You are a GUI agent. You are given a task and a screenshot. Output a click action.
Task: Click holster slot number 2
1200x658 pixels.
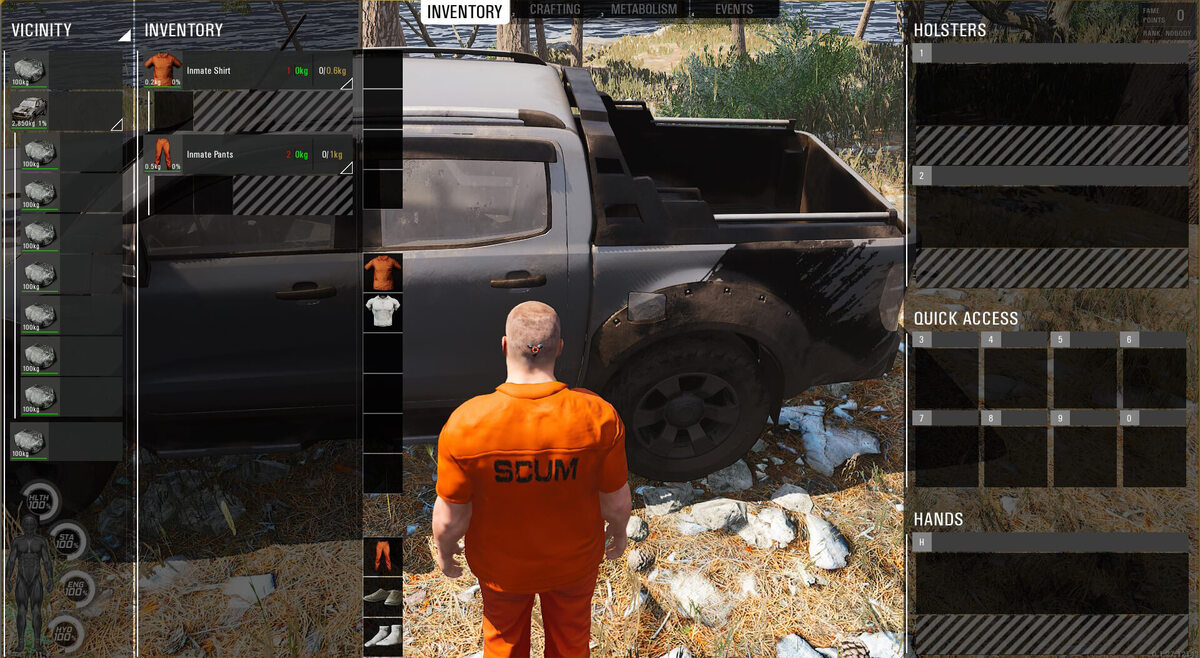pos(1050,217)
